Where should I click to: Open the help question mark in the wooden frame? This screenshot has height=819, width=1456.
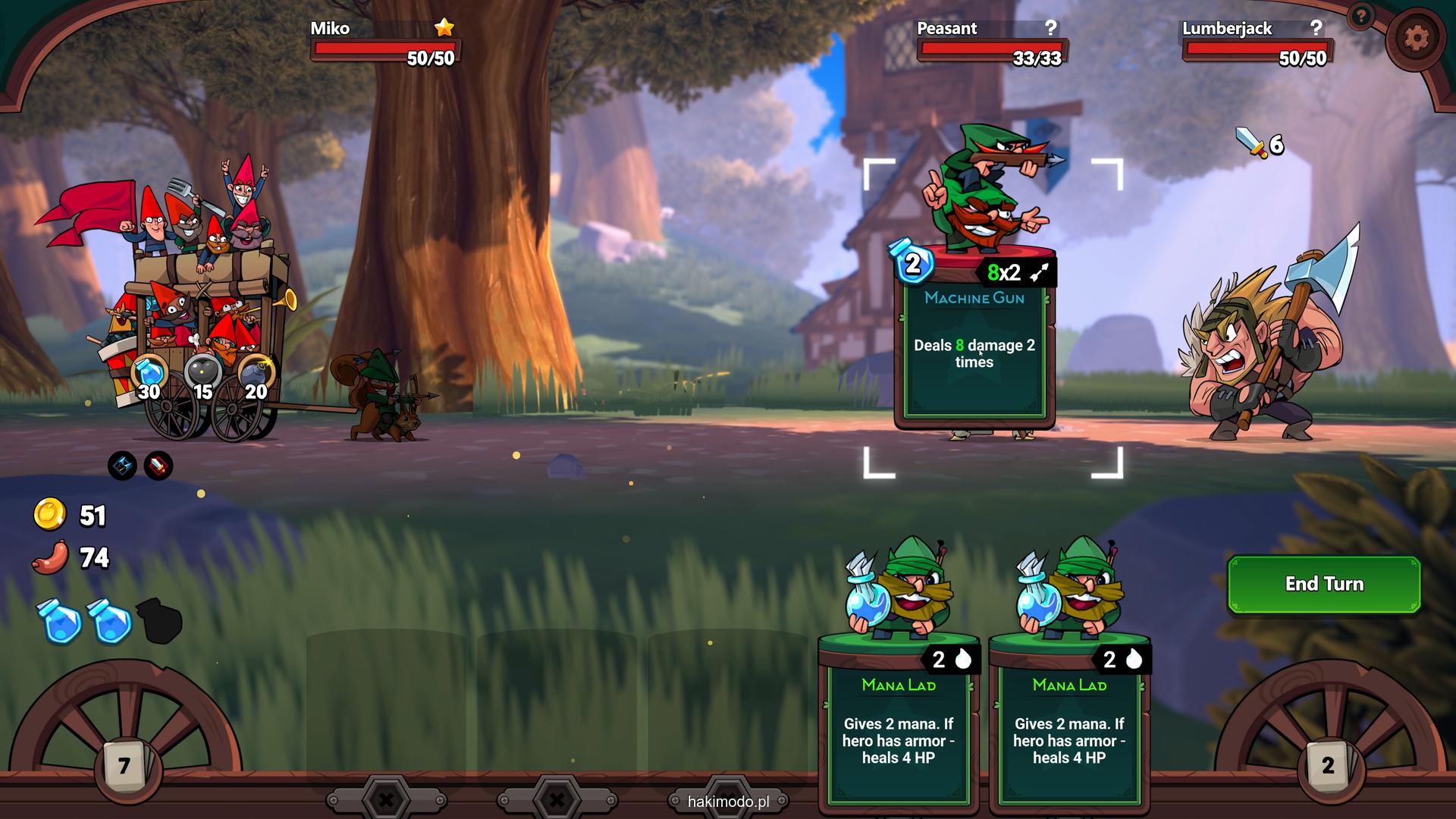[x=1362, y=16]
